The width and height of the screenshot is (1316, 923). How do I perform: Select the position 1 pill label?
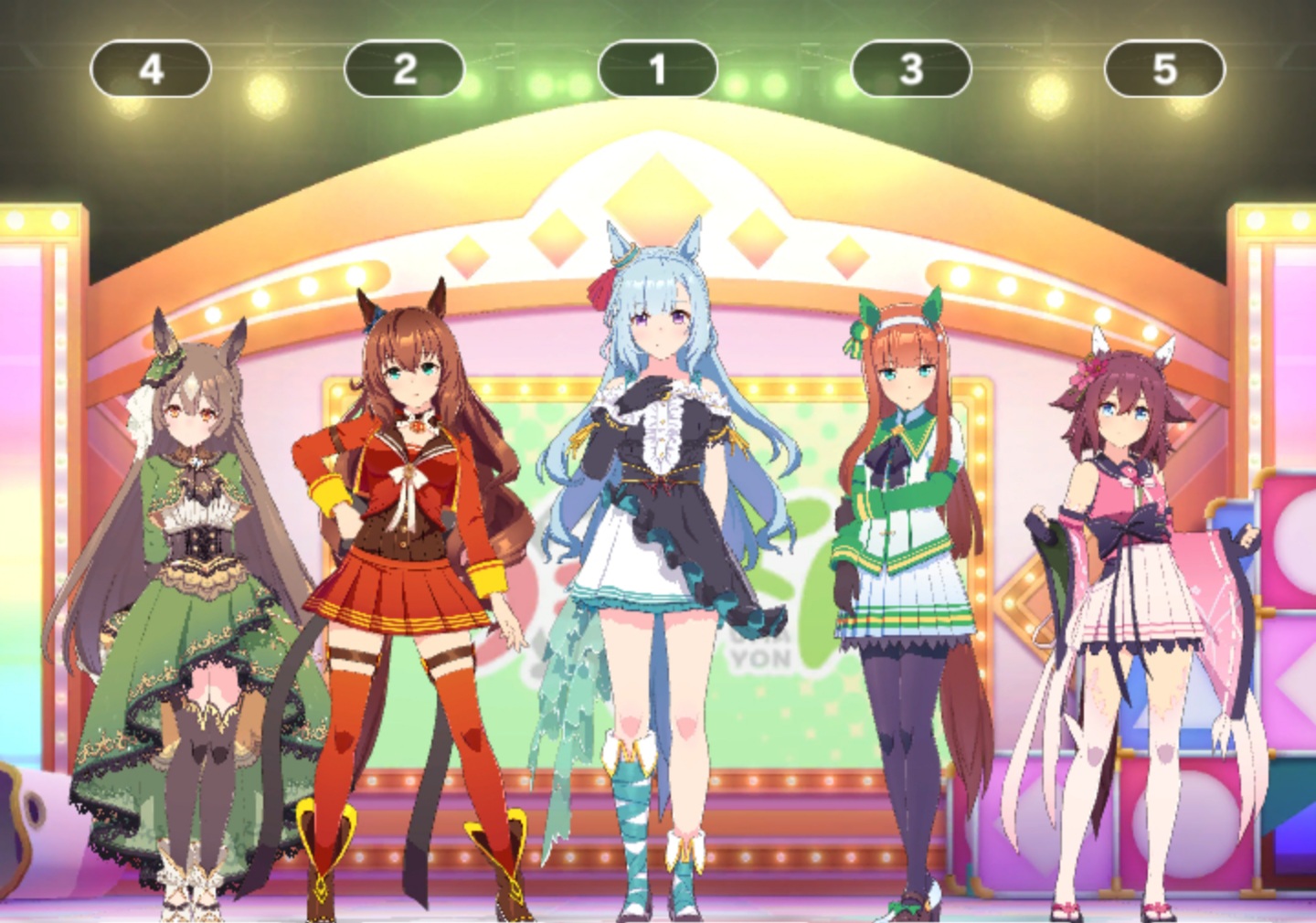(x=657, y=69)
